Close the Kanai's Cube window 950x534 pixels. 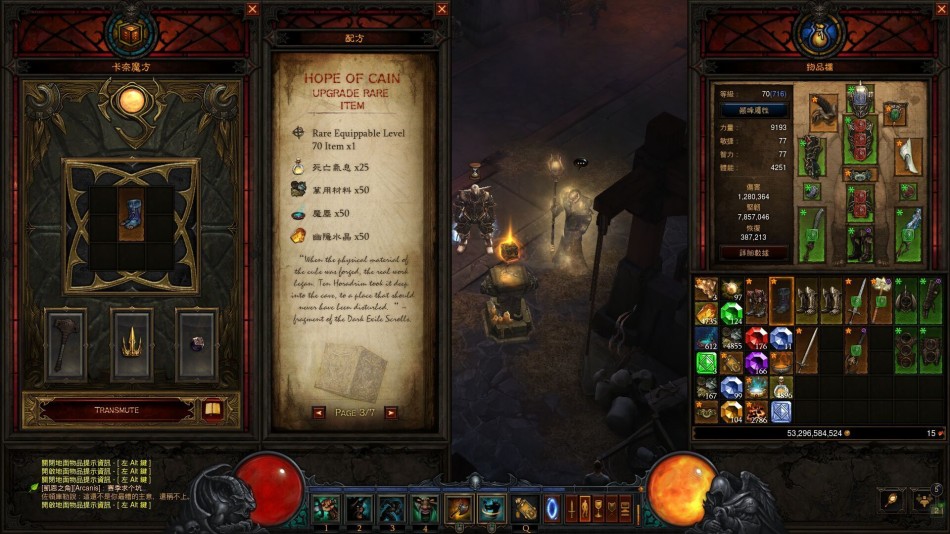(252, 9)
